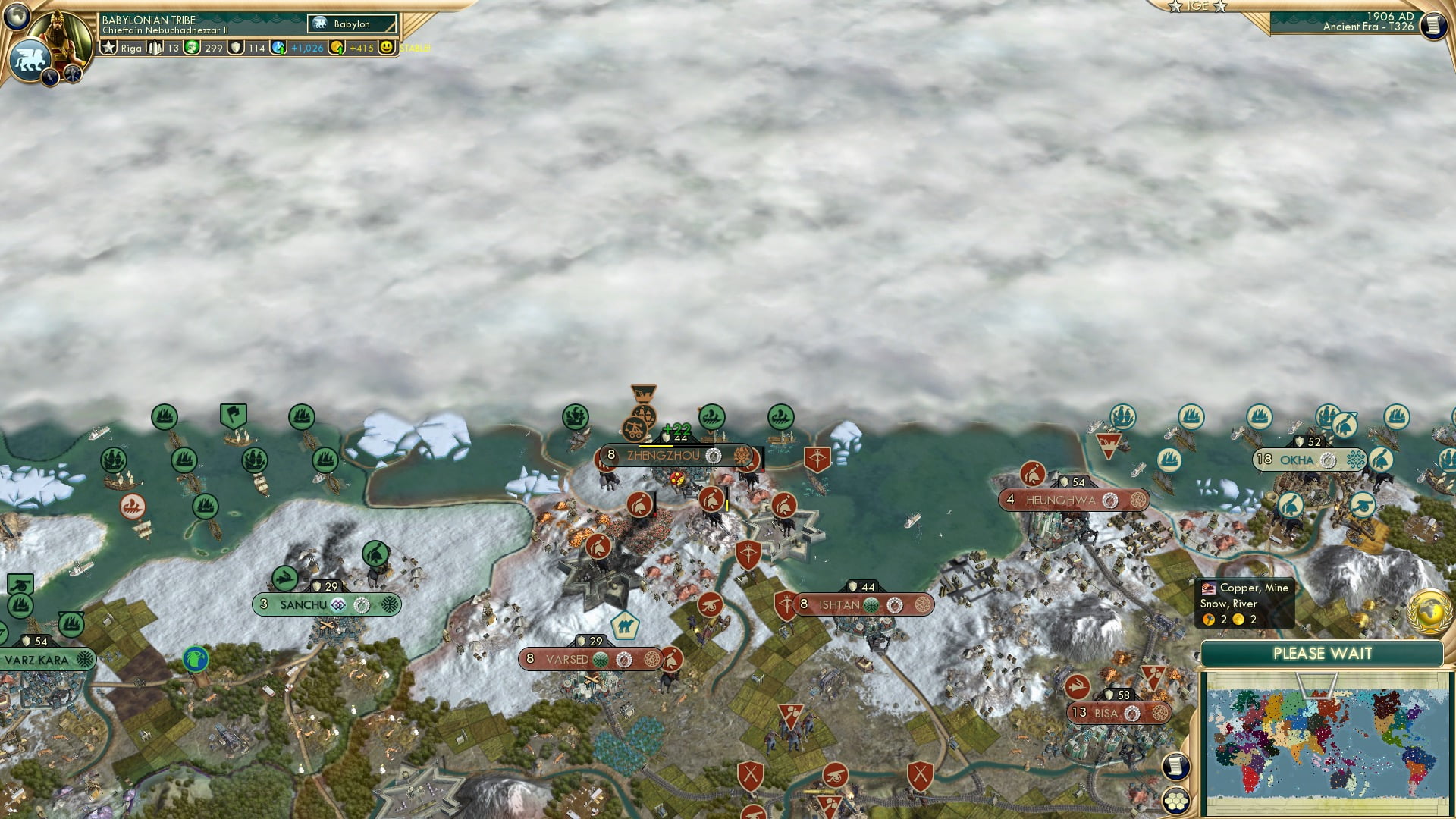The width and height of the screenshot is (1456, 819).
Task: Click the green science icon showing 299
Action: point(193,47)
